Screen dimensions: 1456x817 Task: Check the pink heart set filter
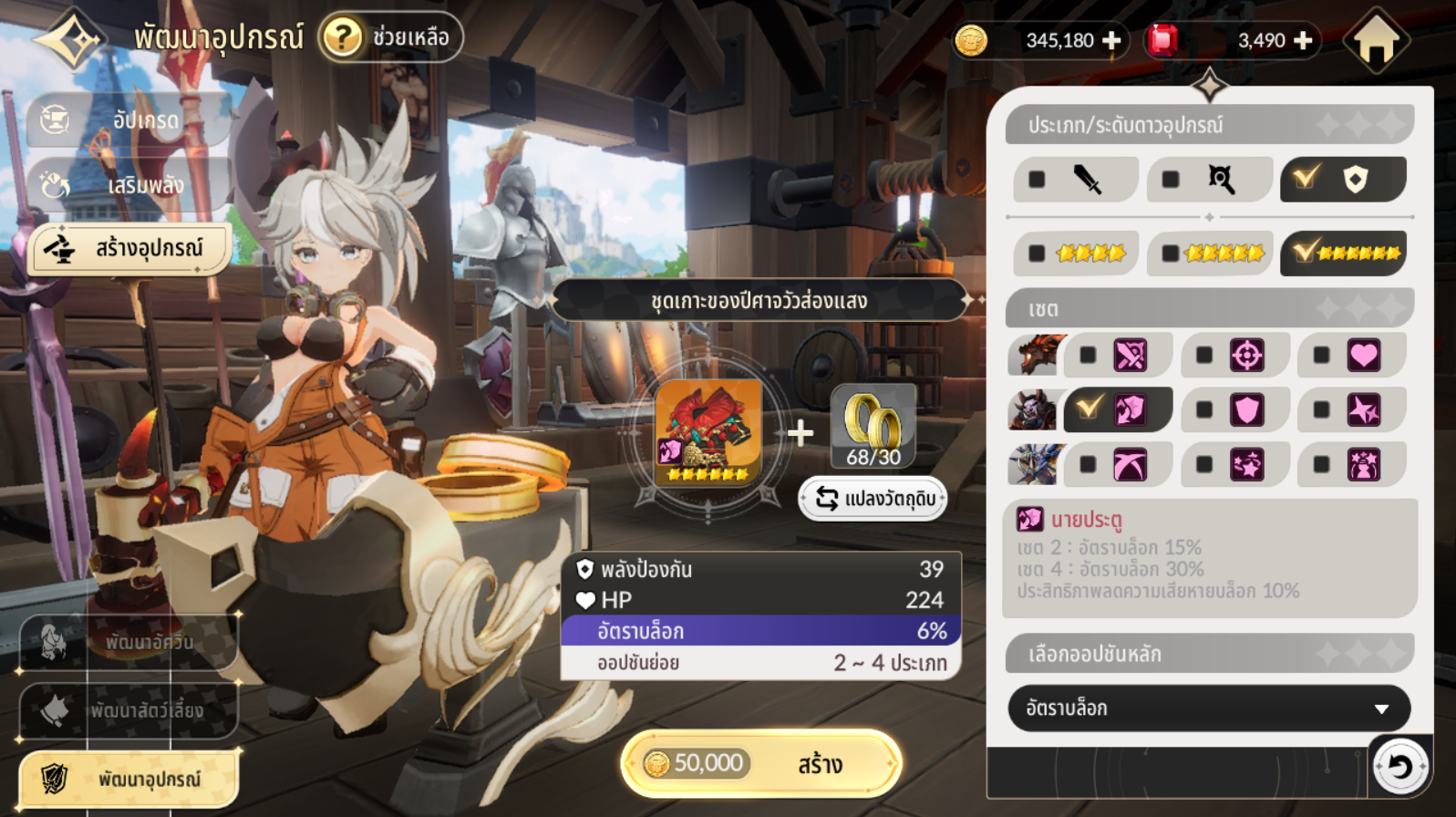1350,356
